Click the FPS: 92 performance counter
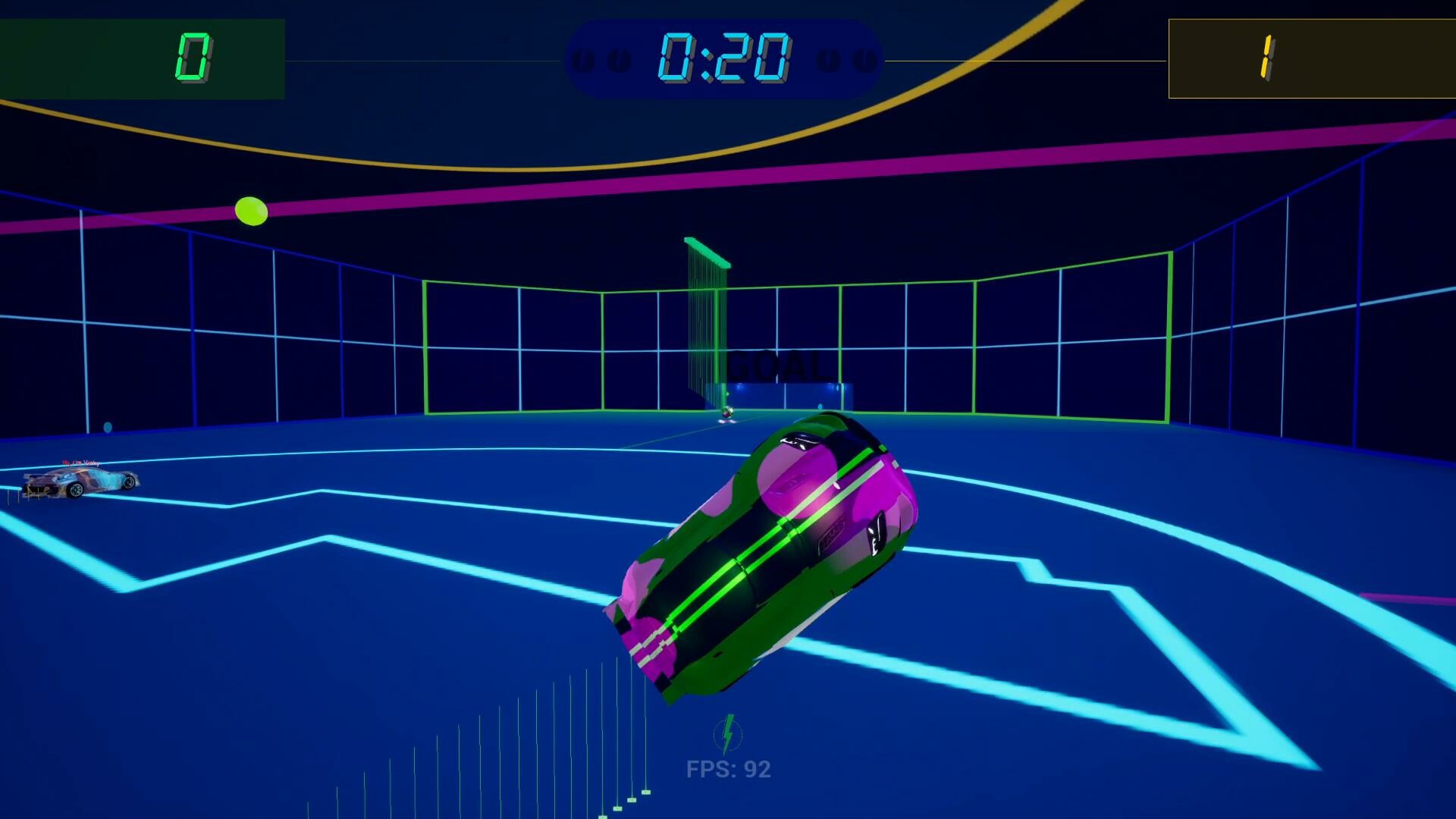 coord(727,770)
